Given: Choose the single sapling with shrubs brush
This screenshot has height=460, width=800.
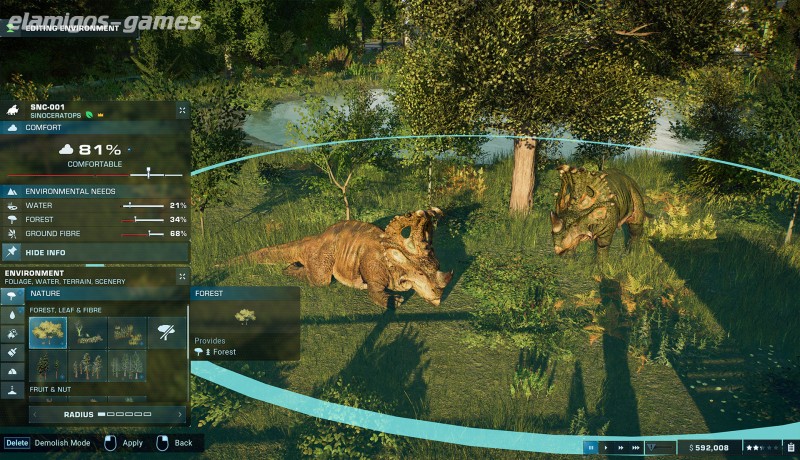Looking at the screenshot, I should [x=87, y=333].
